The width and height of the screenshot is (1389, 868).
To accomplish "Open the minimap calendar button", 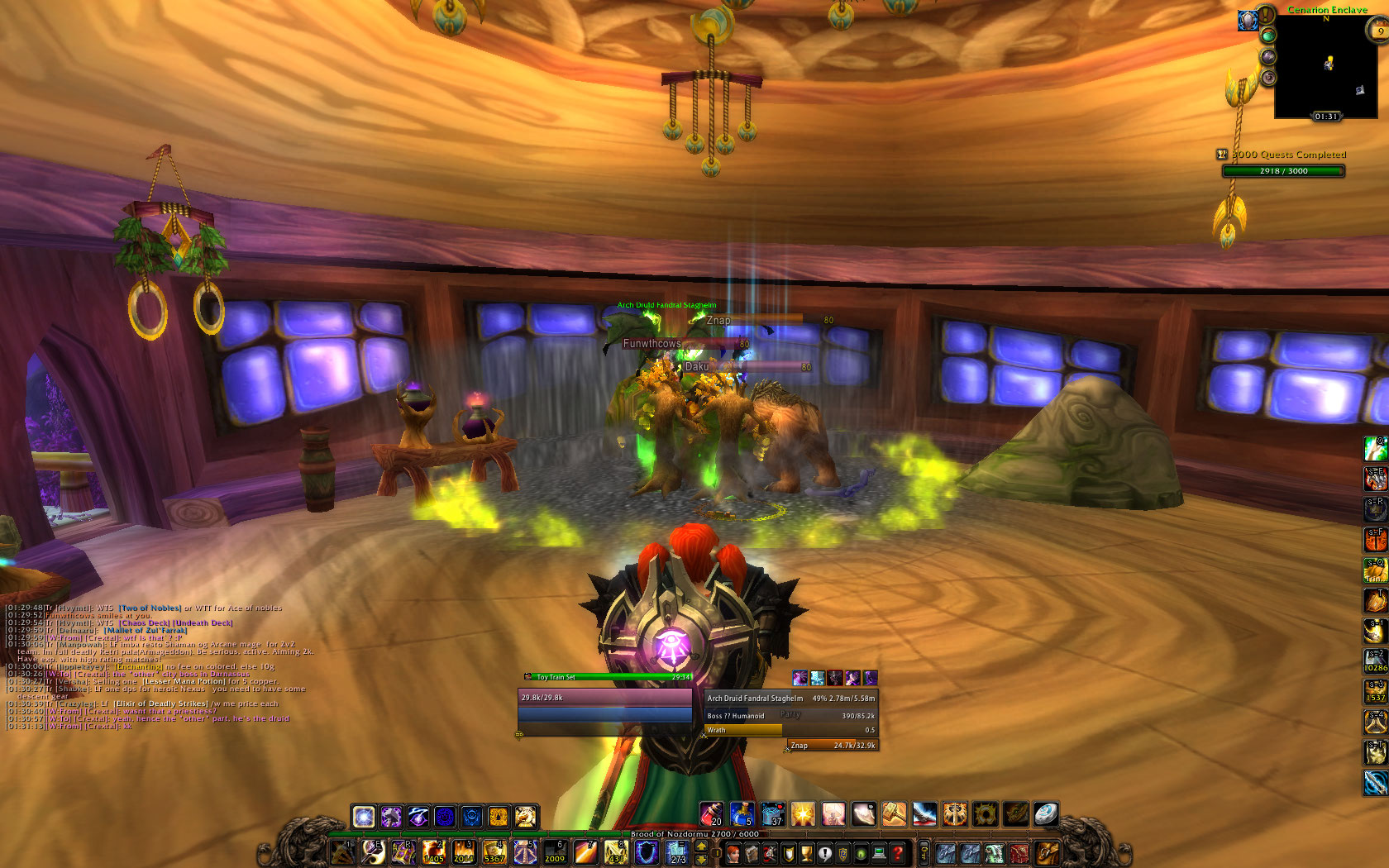I will (1378, 31).
